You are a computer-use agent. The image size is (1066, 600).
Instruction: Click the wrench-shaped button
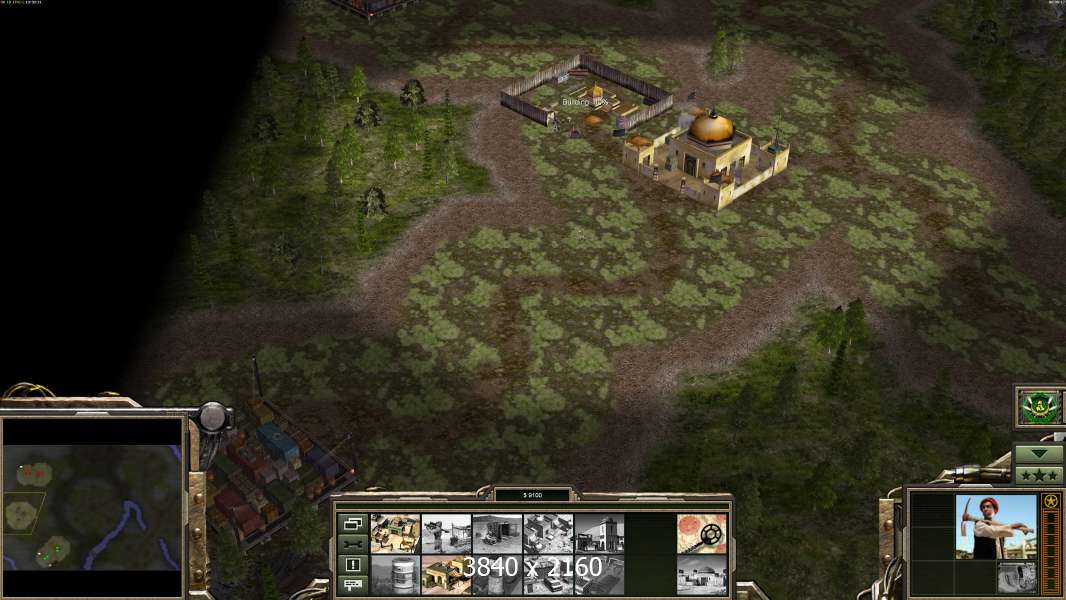tap(352, 544)
